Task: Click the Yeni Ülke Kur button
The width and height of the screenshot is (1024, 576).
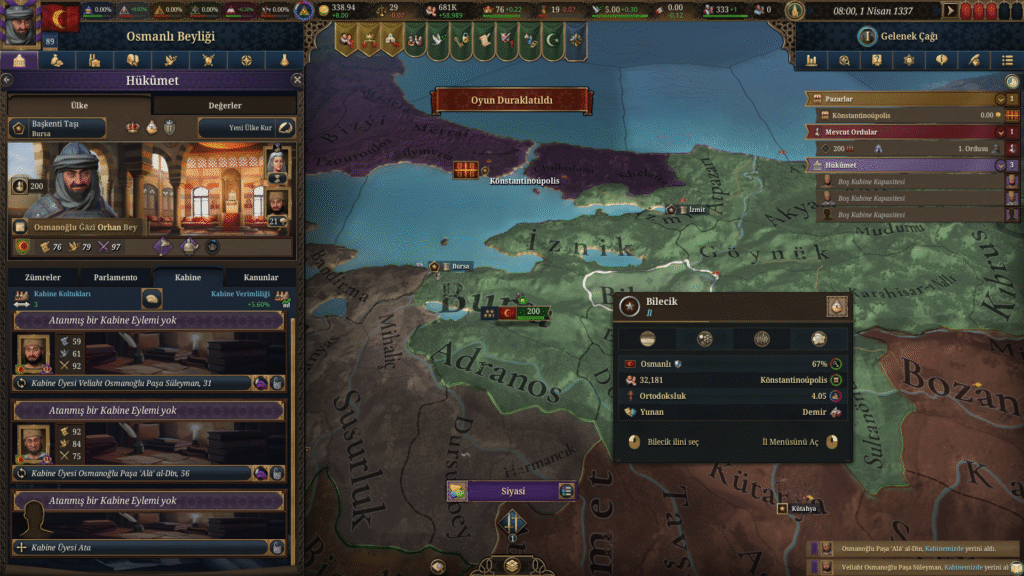Action: click(x=247, y=128)
